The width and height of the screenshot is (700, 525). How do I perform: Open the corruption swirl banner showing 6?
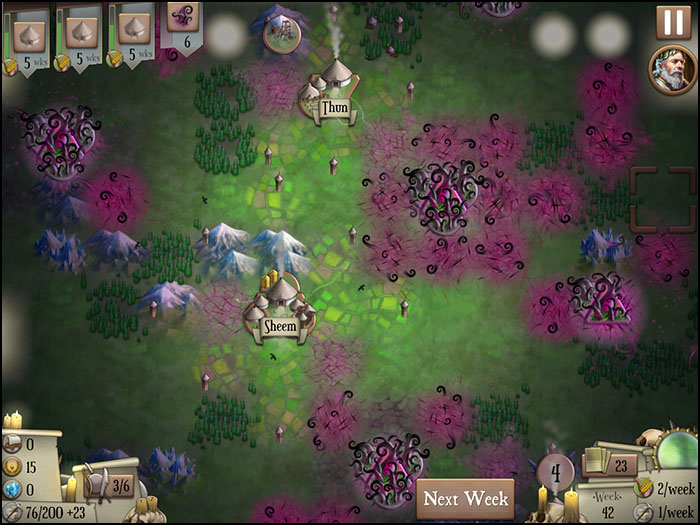pyautogui.click(x=183, y=26)
